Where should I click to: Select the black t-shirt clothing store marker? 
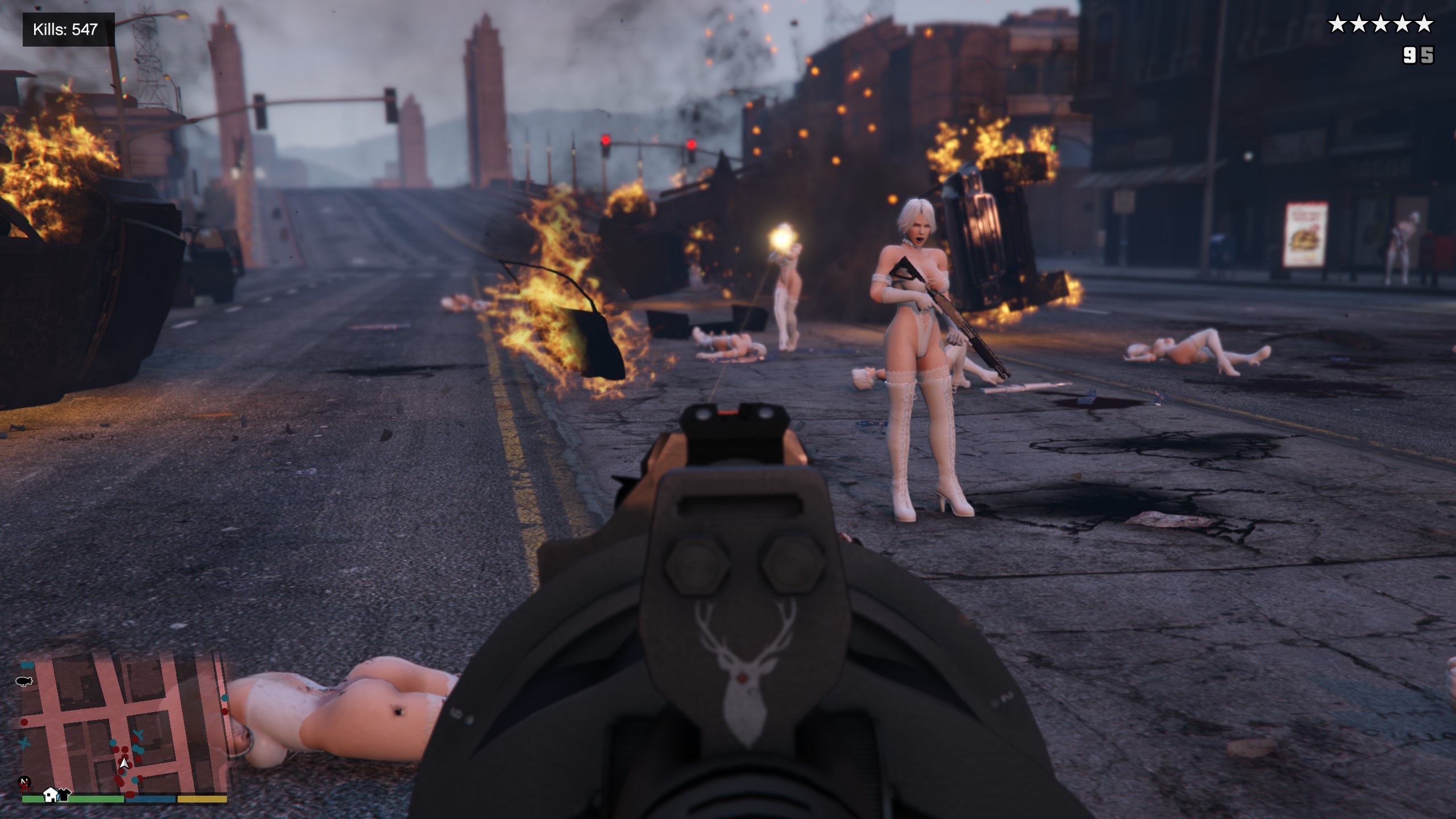(x=64, y=793)
